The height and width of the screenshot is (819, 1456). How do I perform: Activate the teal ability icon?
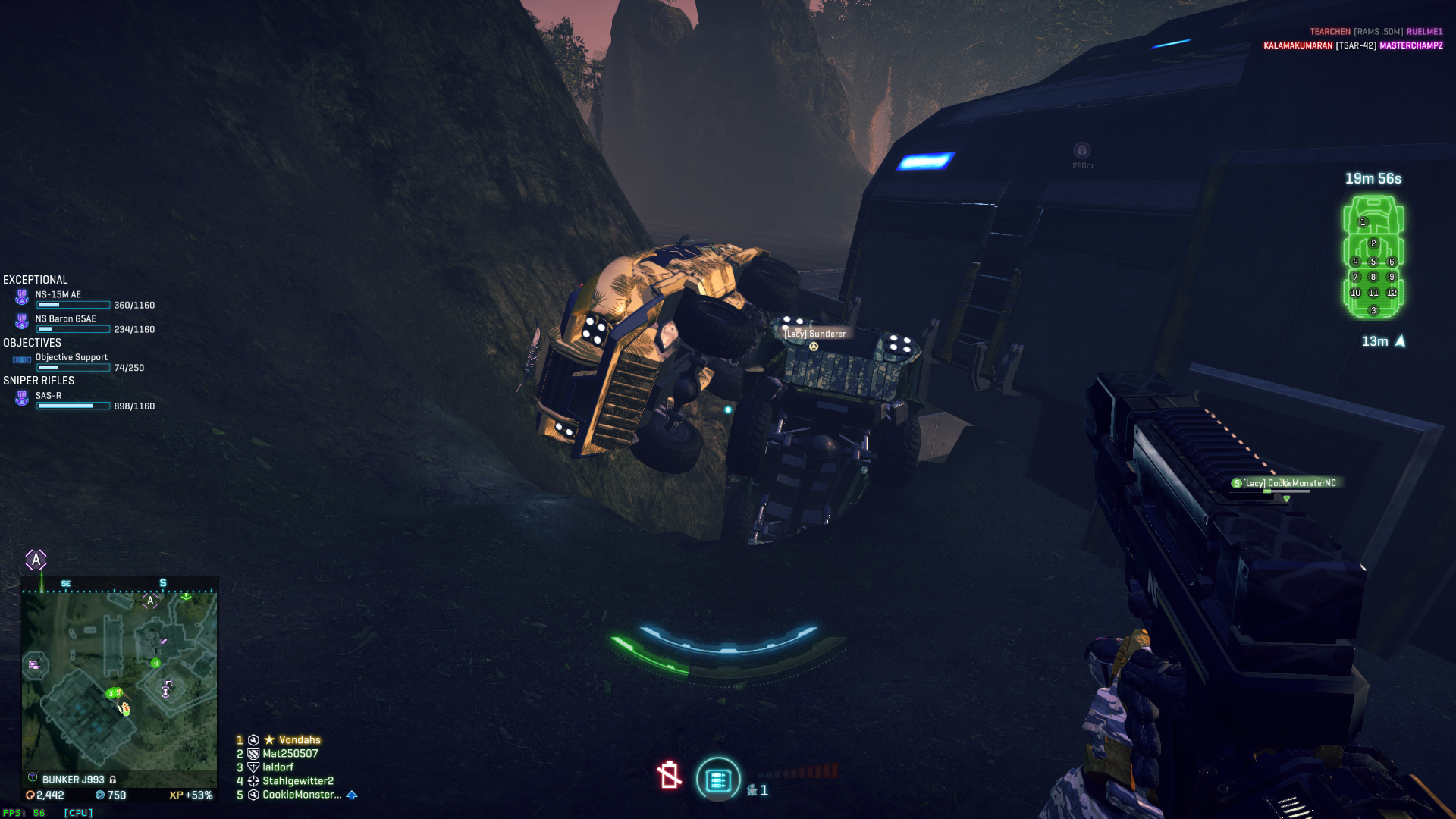[717, 780]
